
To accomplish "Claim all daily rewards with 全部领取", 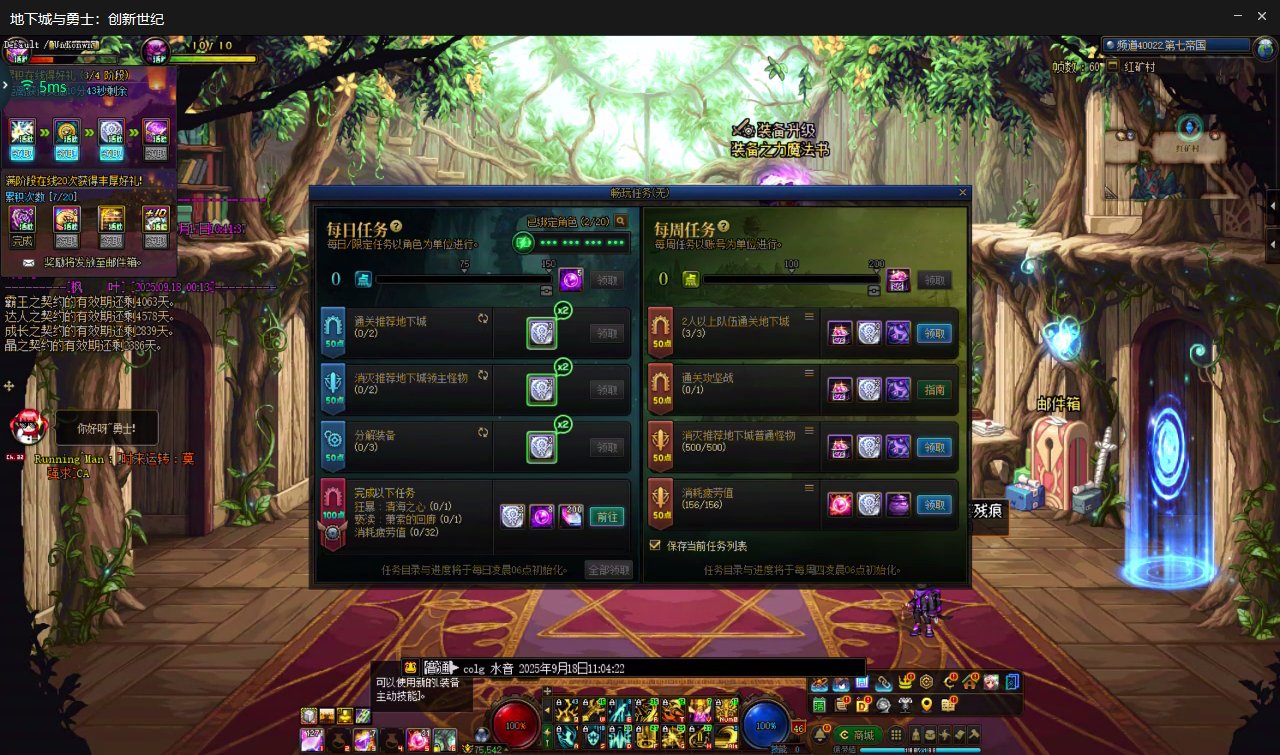I will click(608, 570).
